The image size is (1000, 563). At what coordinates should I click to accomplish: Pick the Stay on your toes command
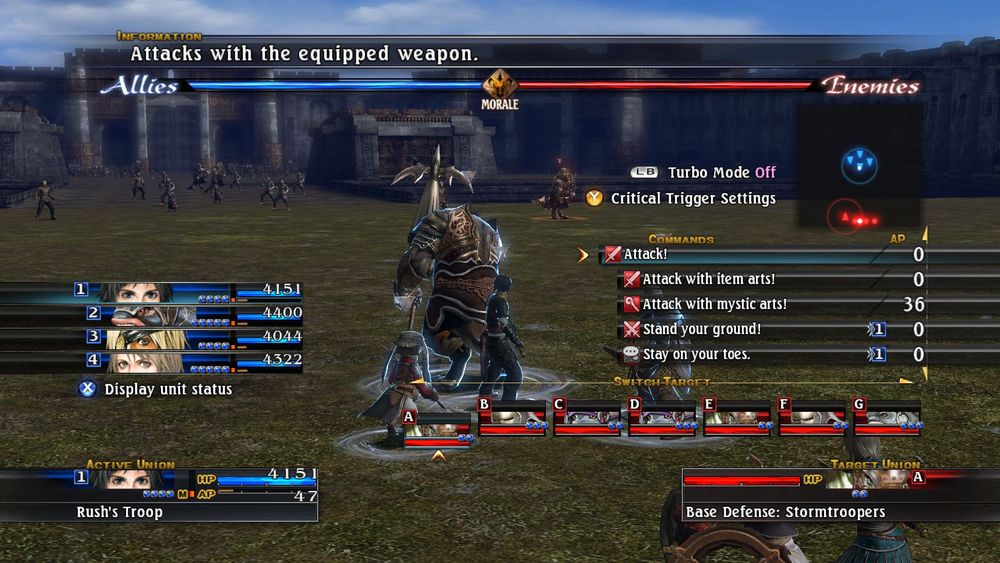[696, 354]
